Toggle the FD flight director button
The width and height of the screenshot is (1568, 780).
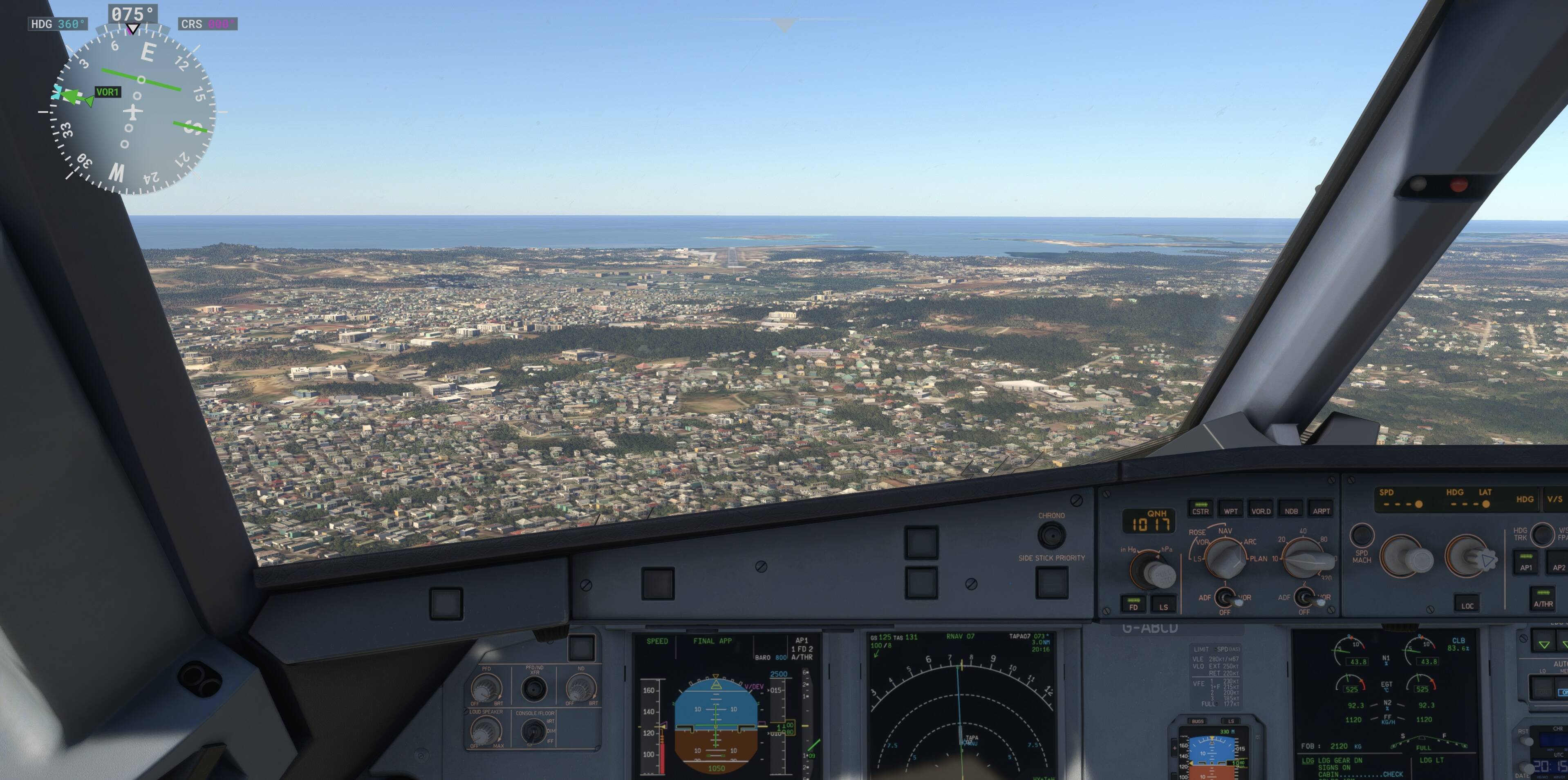[1133, 603]
